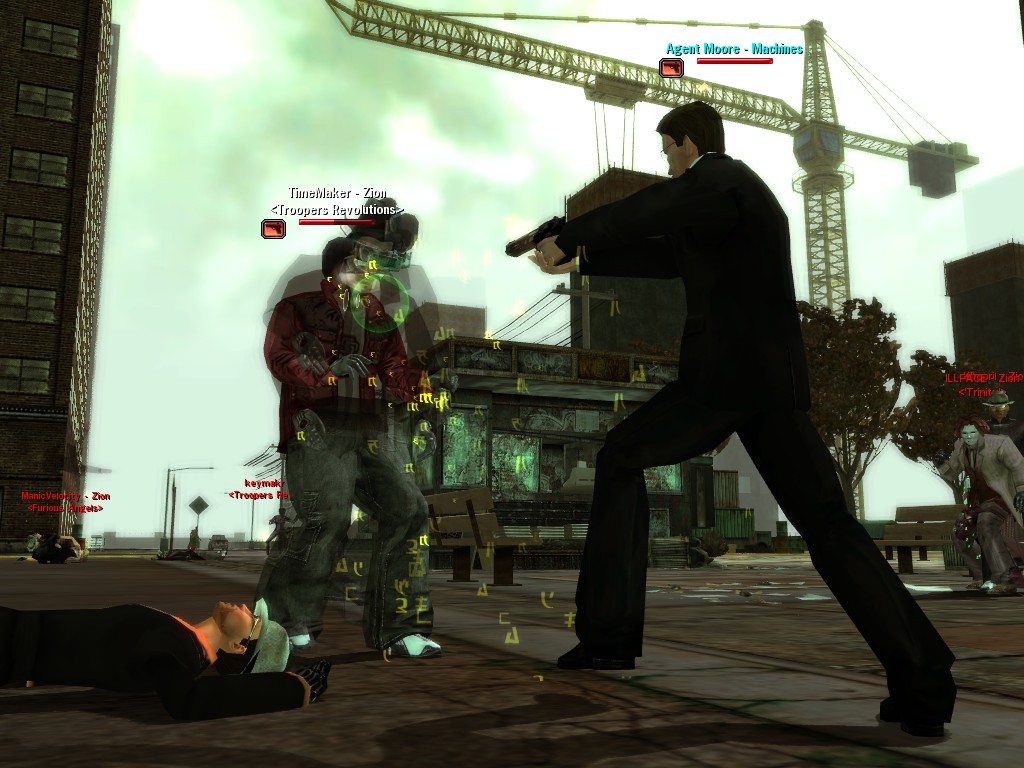Viewport: 1024px width, 768px height.
Task: Select the Agent Moore - Machines nameplate
Action: (734, 48)
